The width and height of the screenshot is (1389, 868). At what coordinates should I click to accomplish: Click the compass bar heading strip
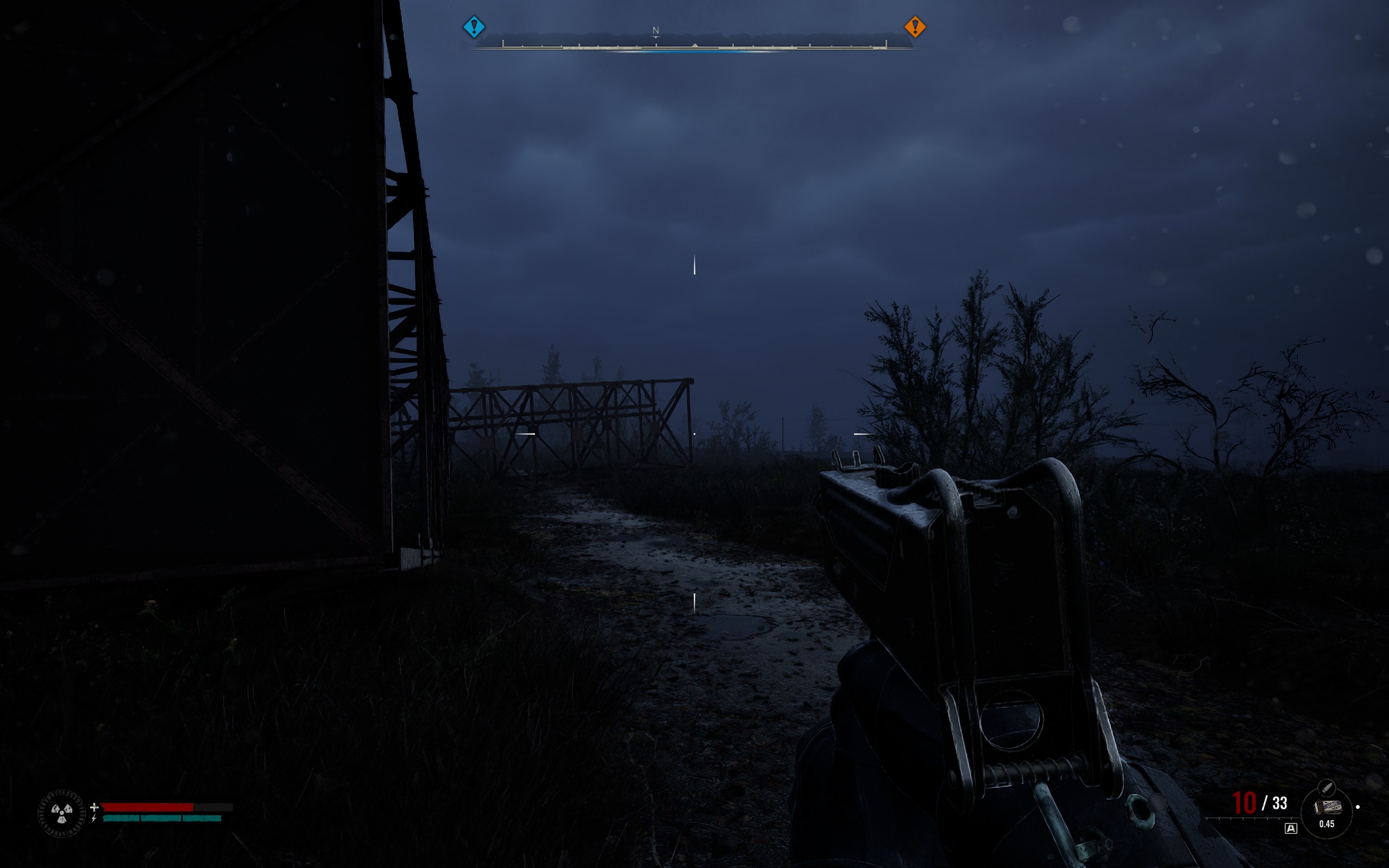694,44
